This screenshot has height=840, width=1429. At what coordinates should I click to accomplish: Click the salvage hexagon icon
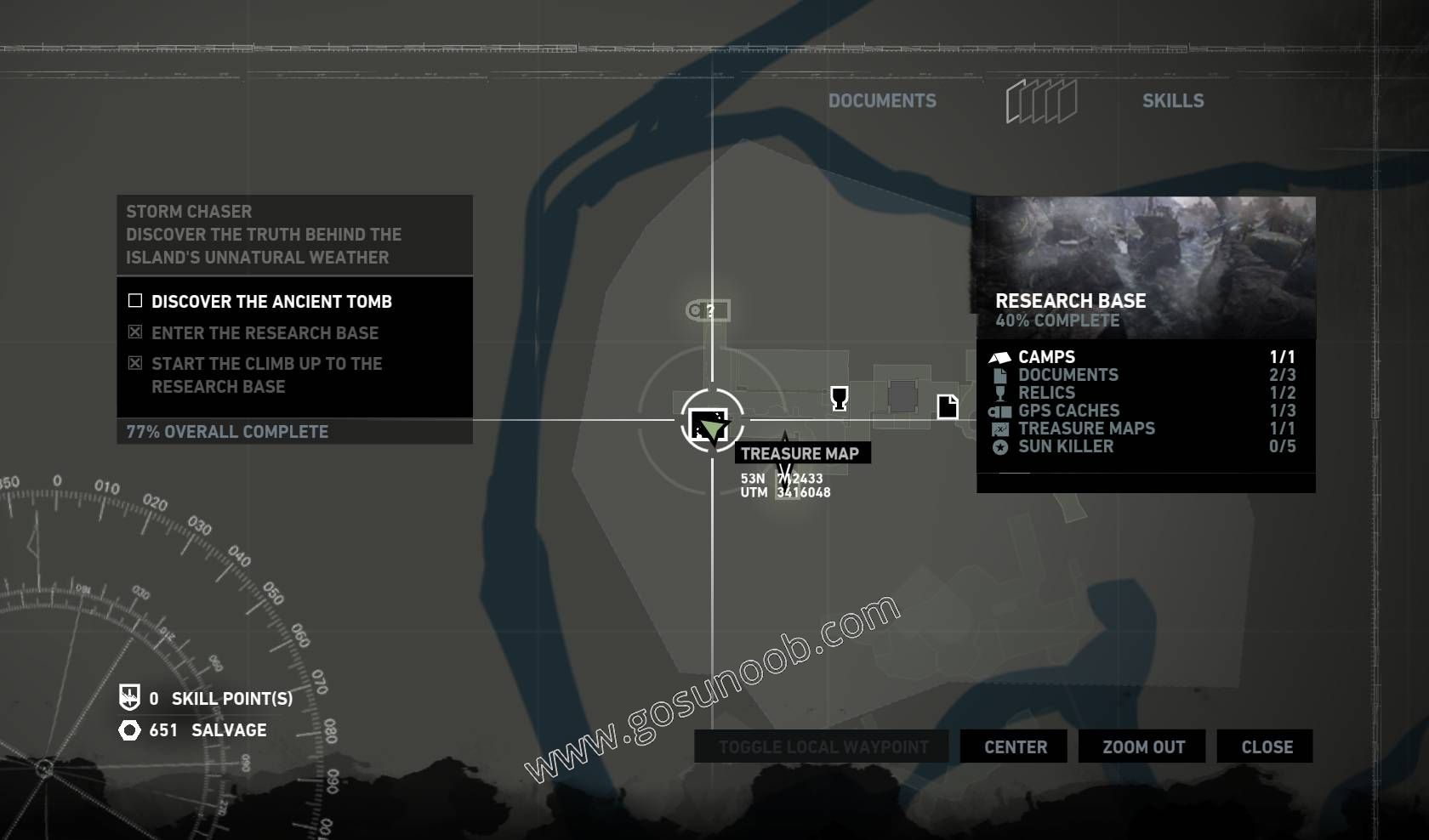(128, 729)
